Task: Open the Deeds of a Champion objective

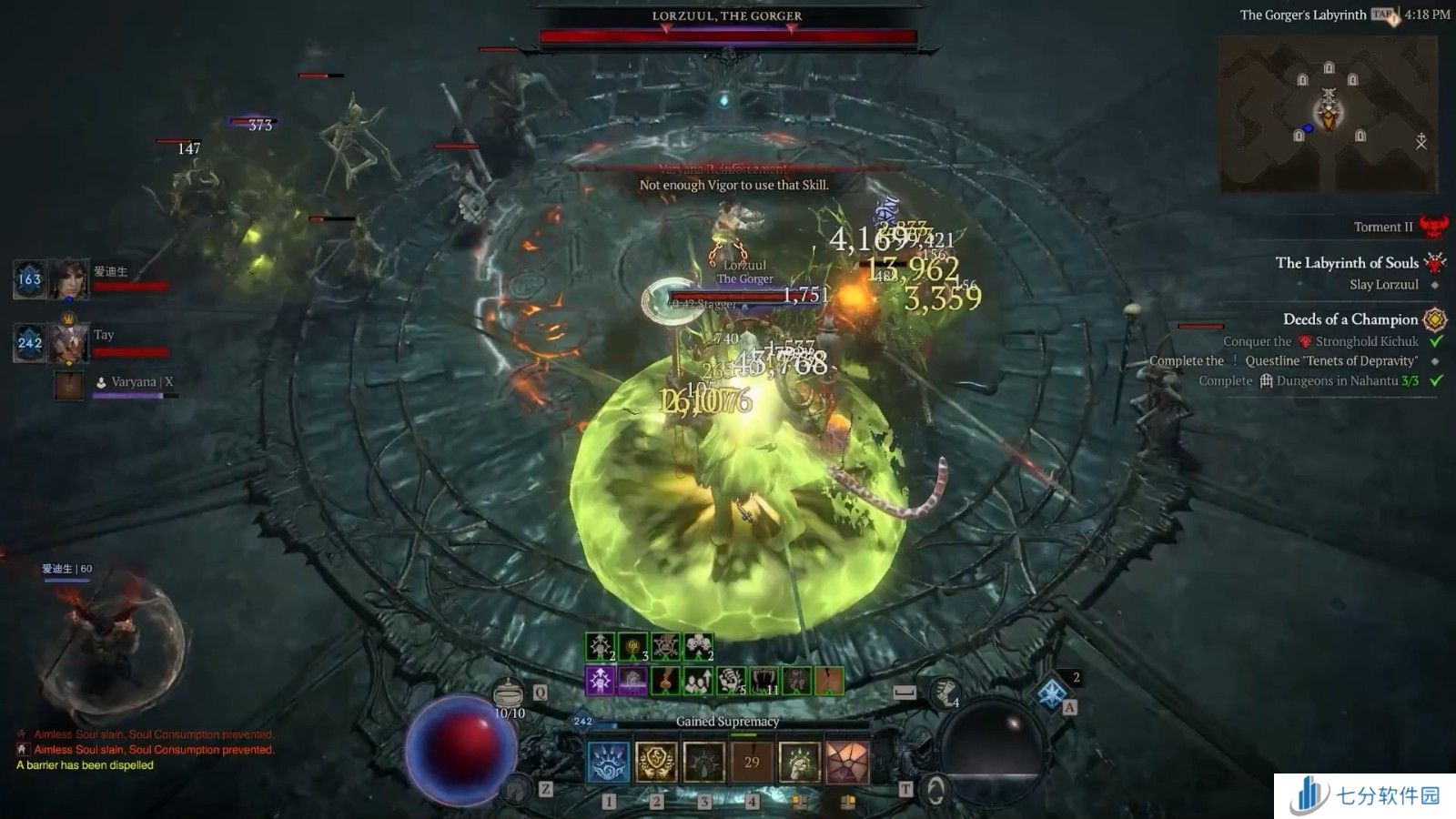Action: tap(1350, 319)
